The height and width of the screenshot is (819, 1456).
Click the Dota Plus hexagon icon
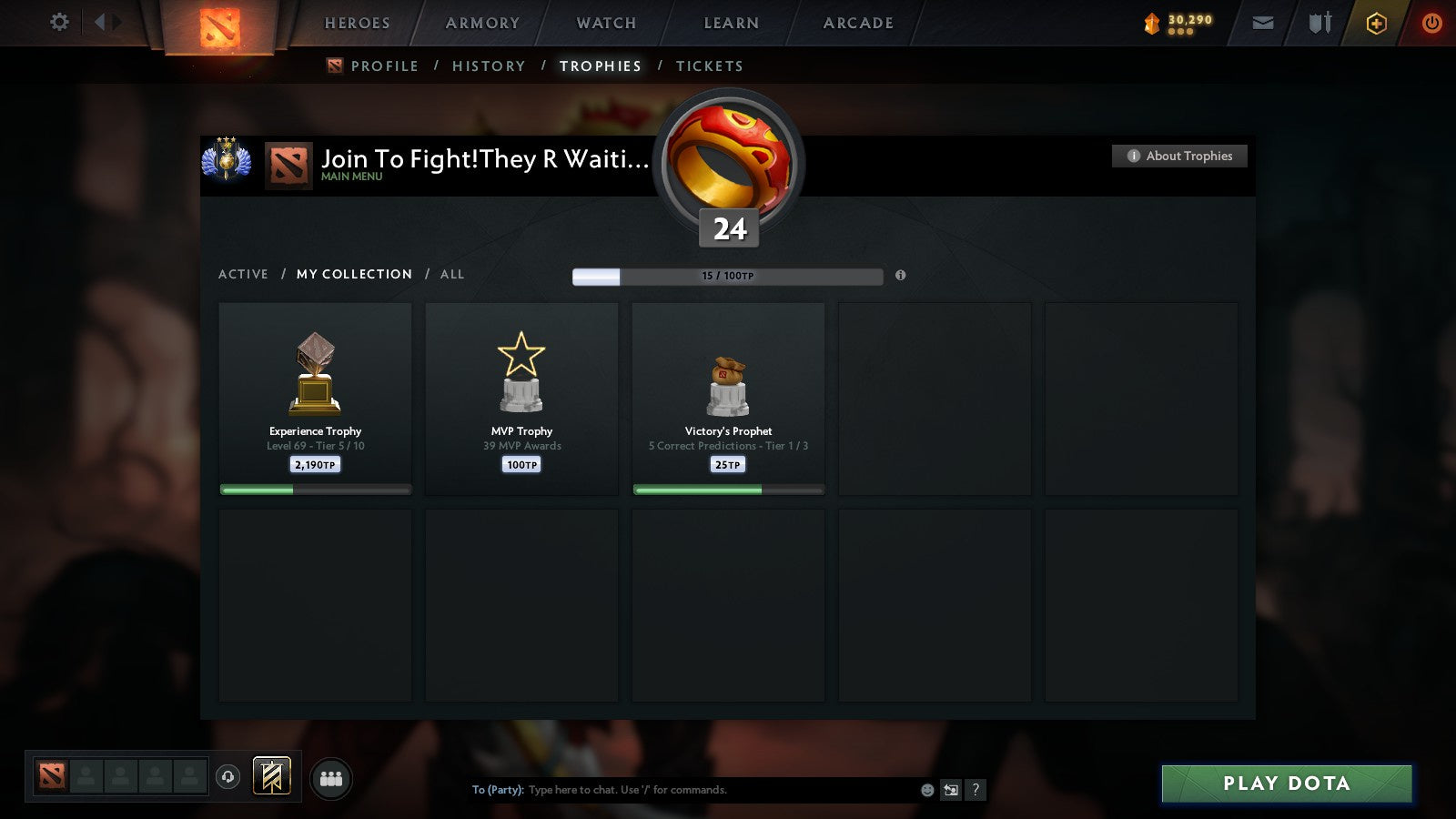click(1375, 23)
